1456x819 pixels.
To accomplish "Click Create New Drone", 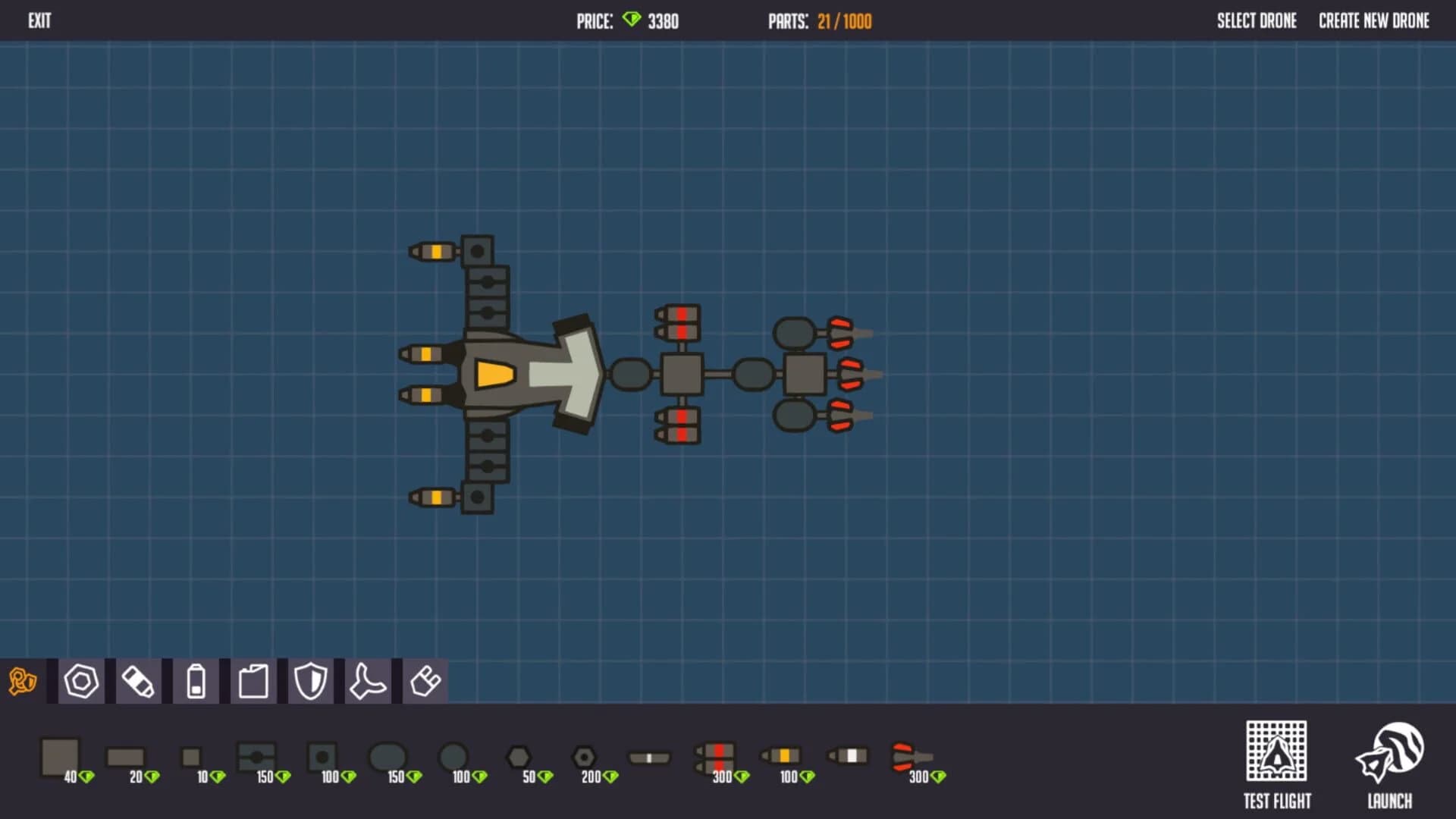I will click(1373, 20).
